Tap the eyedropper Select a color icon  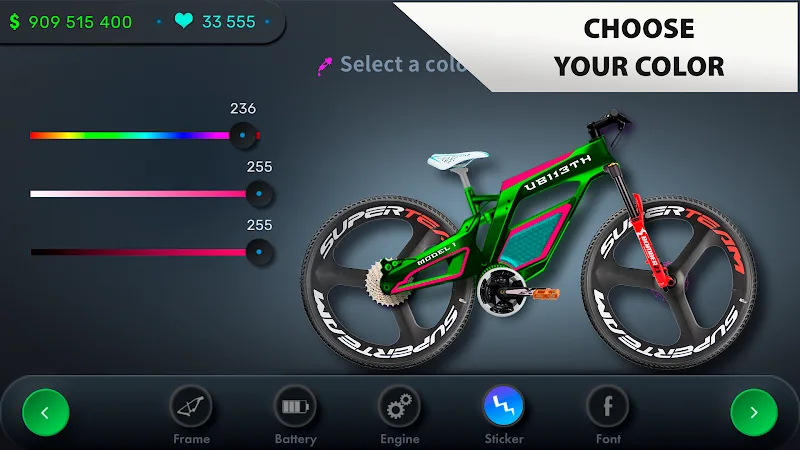click(325, 66)
